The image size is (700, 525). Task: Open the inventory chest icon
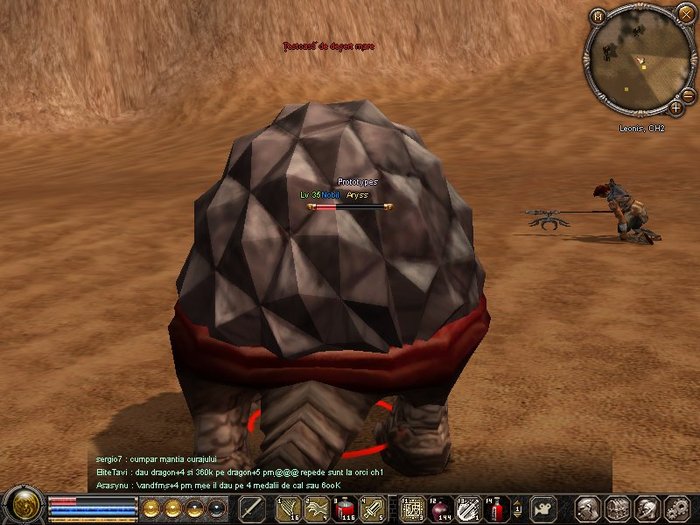point(618,508)
